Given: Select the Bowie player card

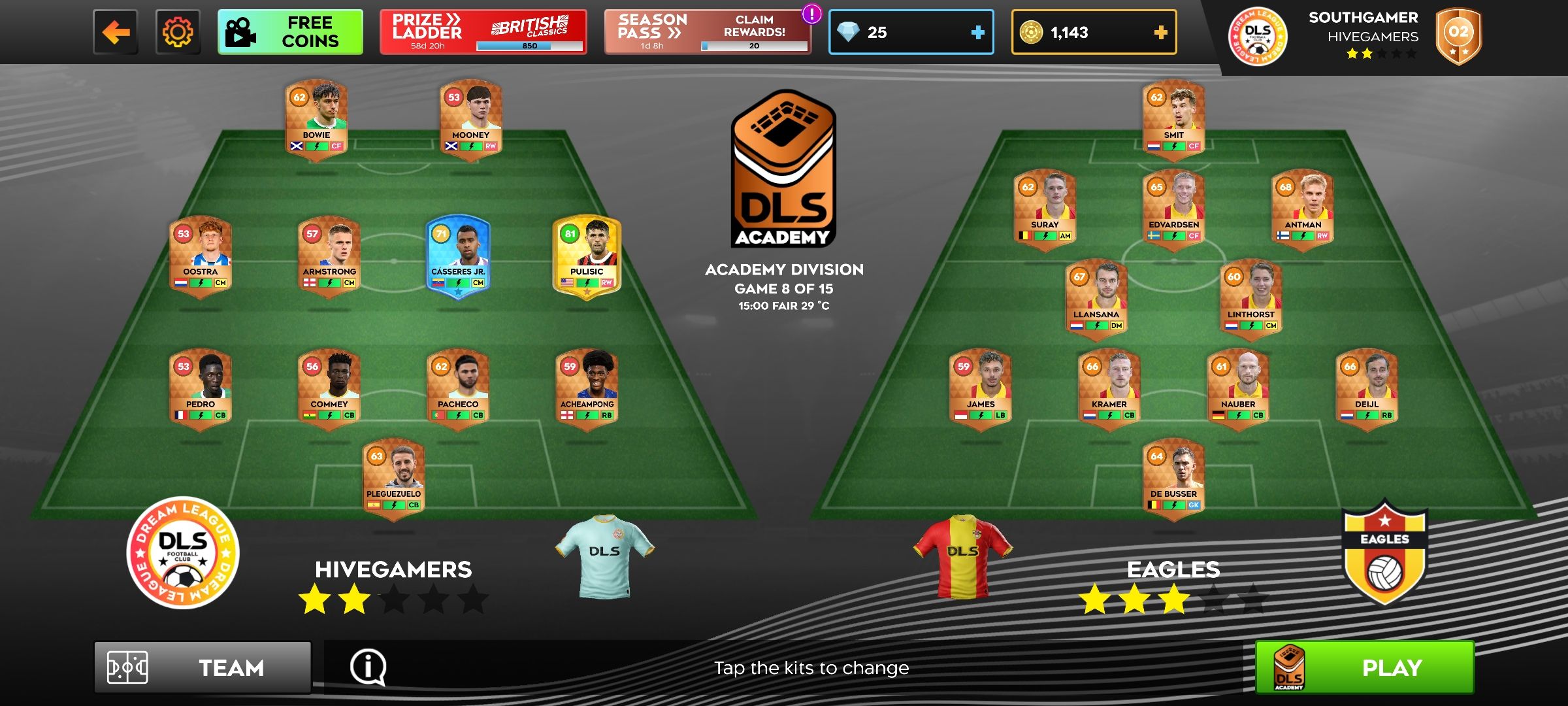Looking at the screenshot, I should [316, 118].
